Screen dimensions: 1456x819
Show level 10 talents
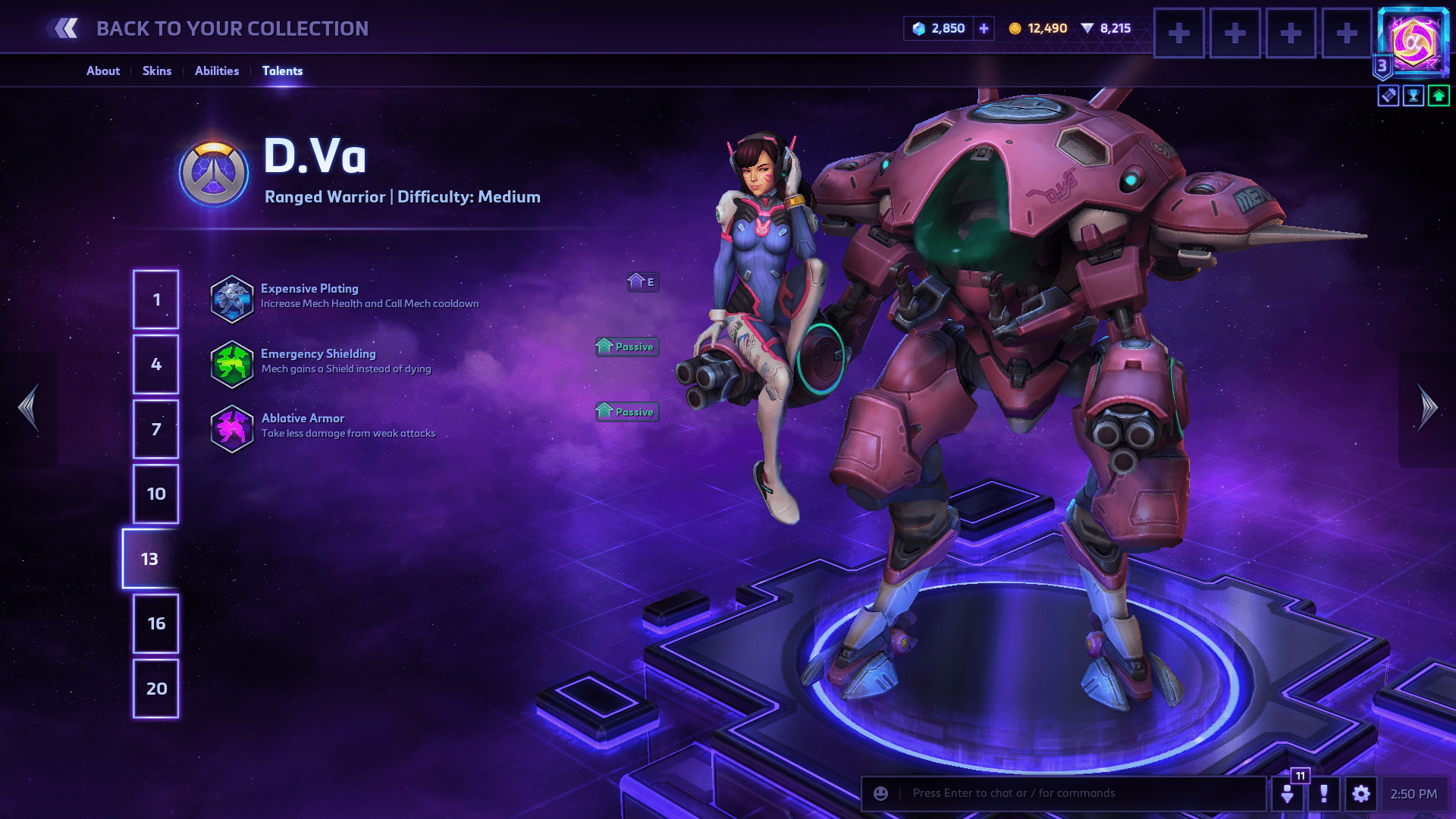156,494
